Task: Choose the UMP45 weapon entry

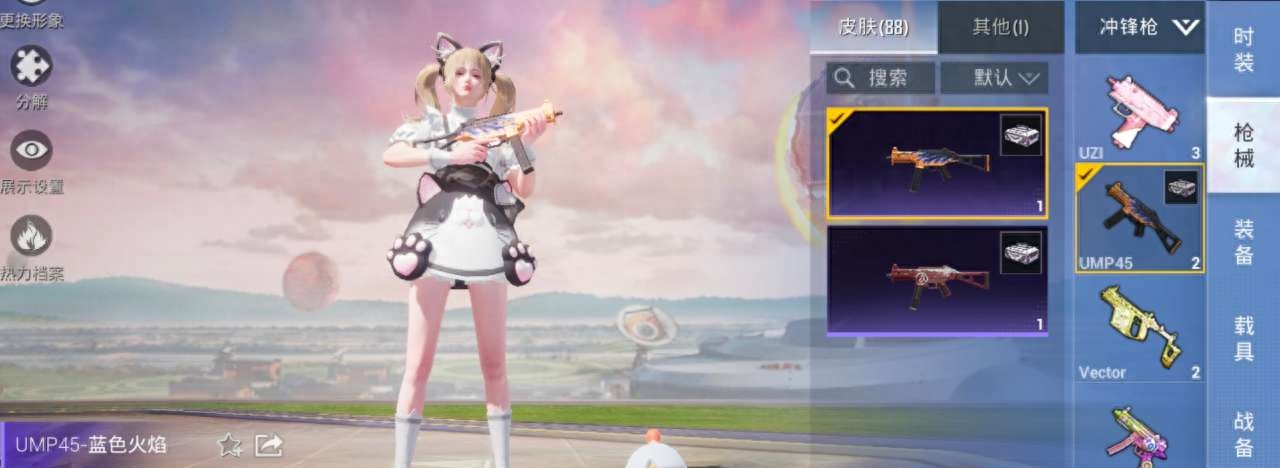Action: [1139, 218]
